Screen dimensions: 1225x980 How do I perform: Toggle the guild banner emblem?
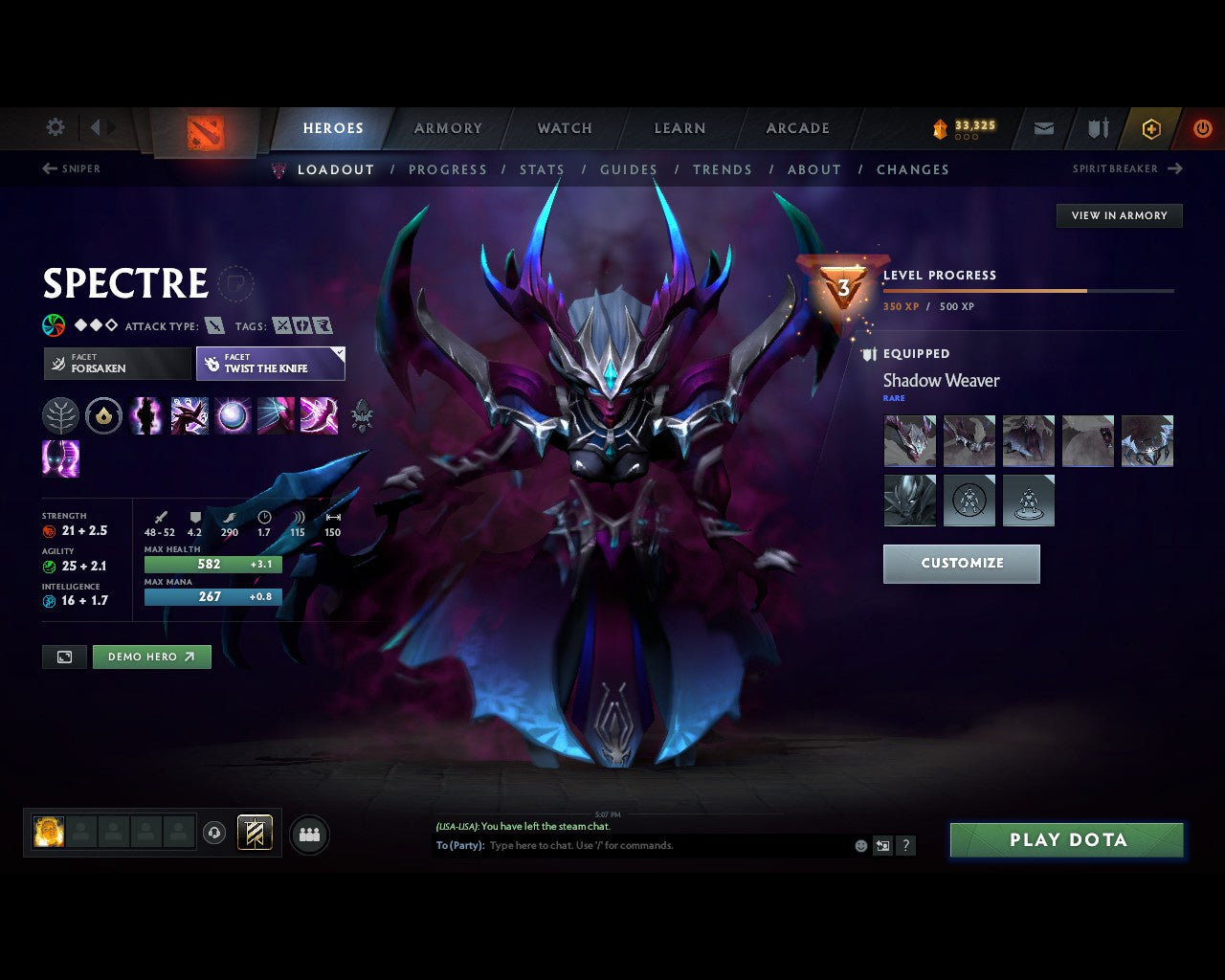pyautogui.click(x=254, y=832)
